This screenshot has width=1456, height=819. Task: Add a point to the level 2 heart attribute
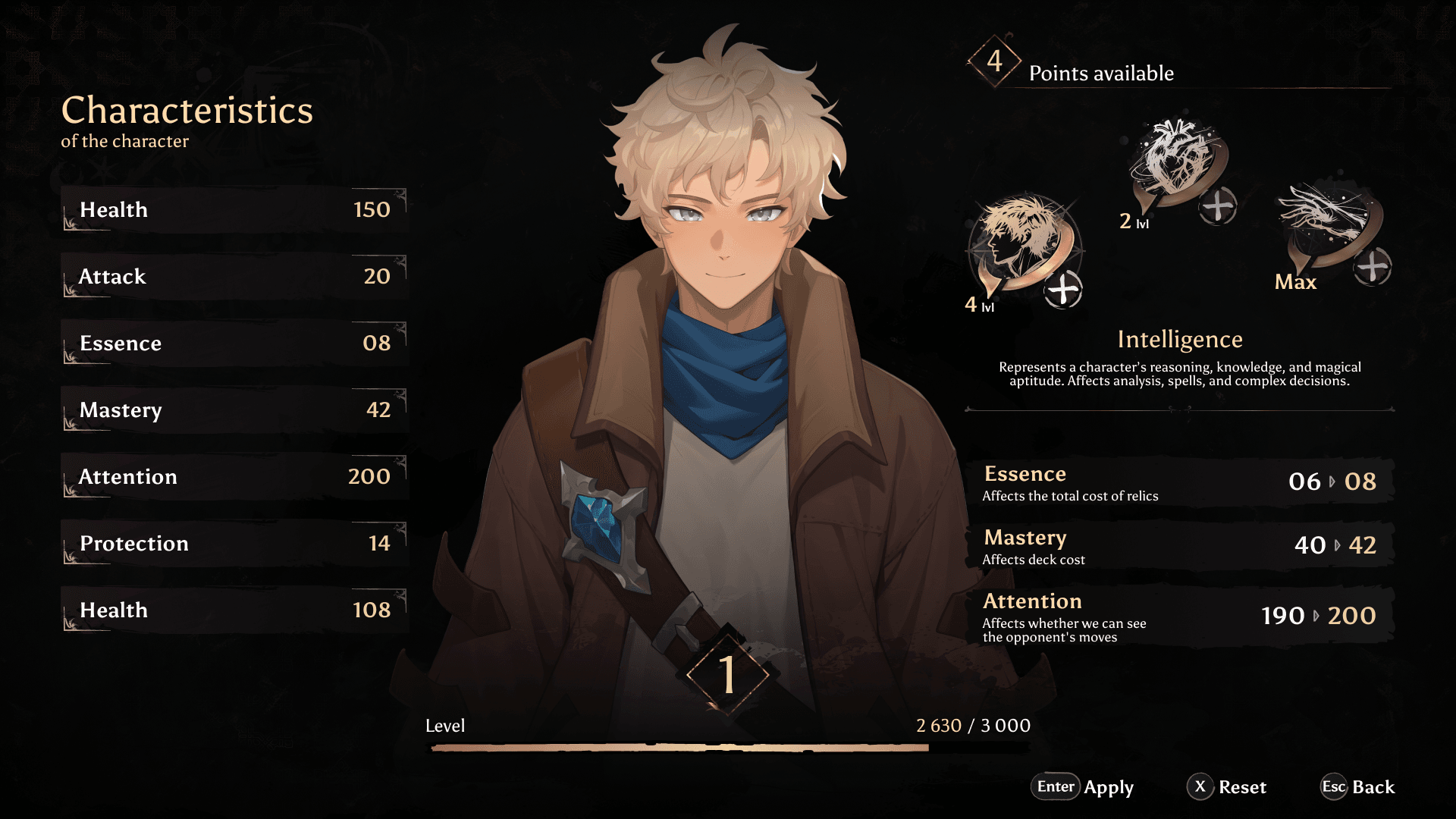1218,206
